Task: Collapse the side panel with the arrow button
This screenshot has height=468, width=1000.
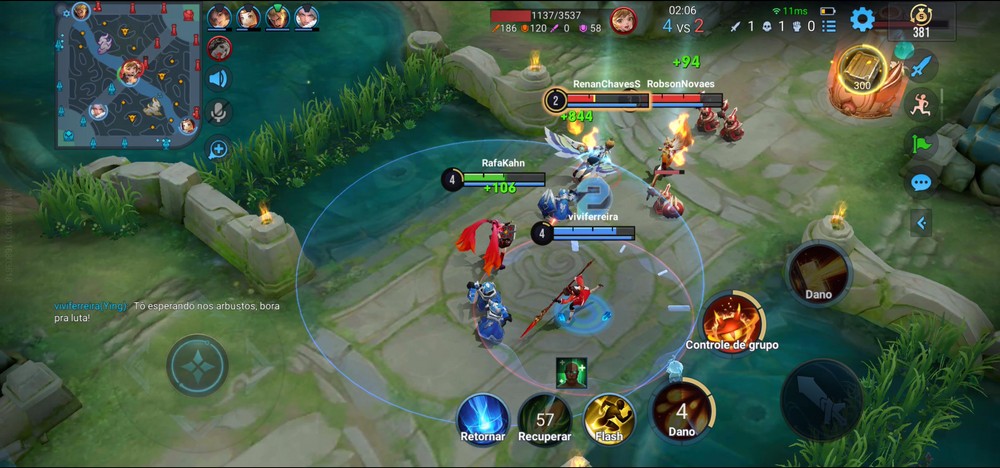Action: tap(921, 222)
